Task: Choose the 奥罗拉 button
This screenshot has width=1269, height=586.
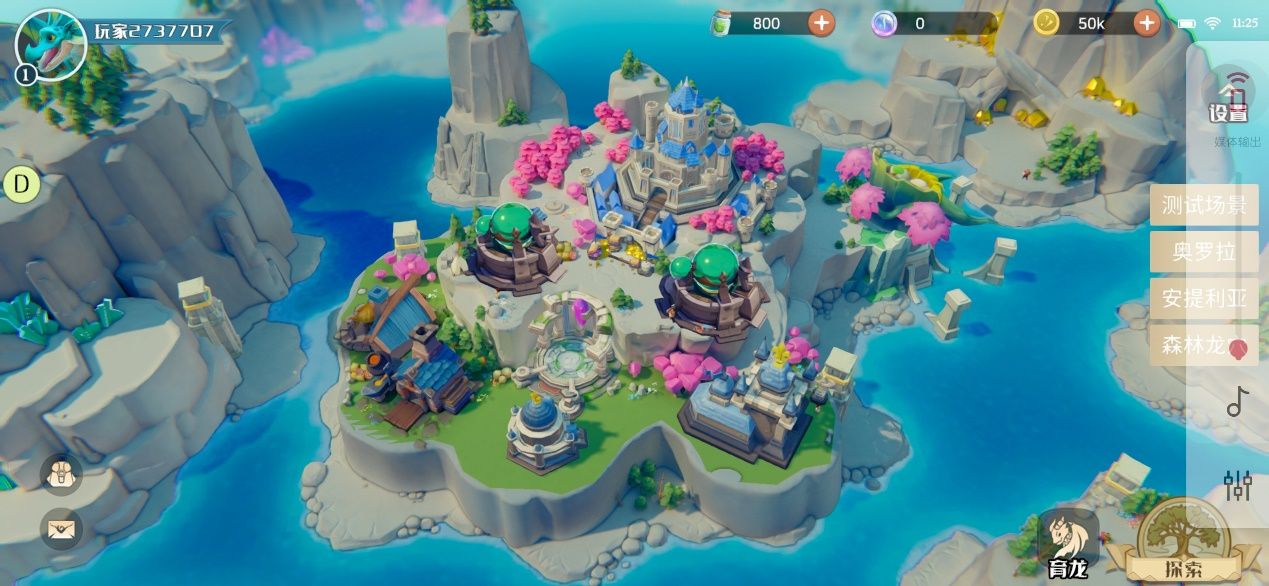Action: point(1204,252)
